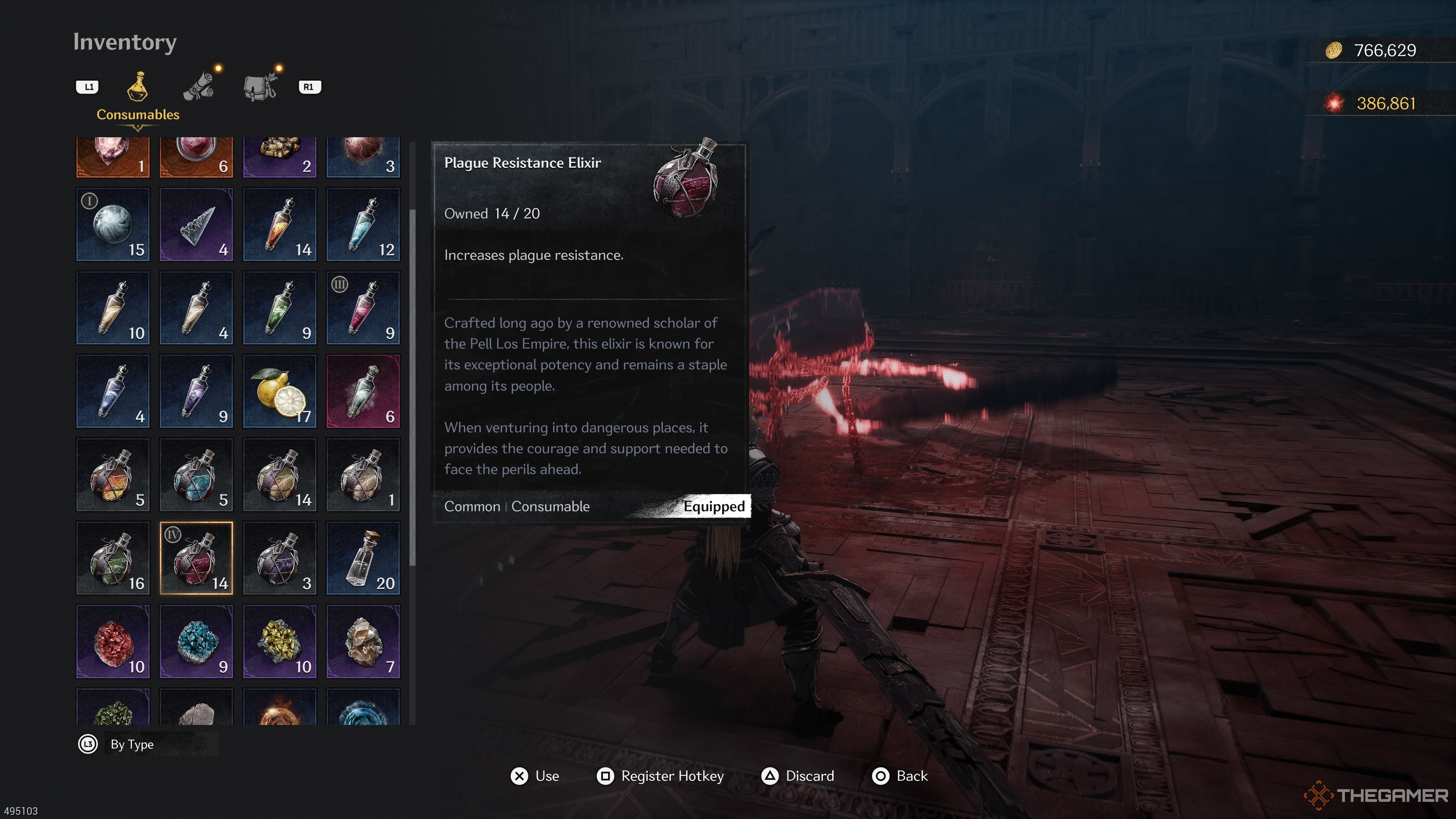
Task: Select the pink vial marked III
Action: (x=363, y=308)
